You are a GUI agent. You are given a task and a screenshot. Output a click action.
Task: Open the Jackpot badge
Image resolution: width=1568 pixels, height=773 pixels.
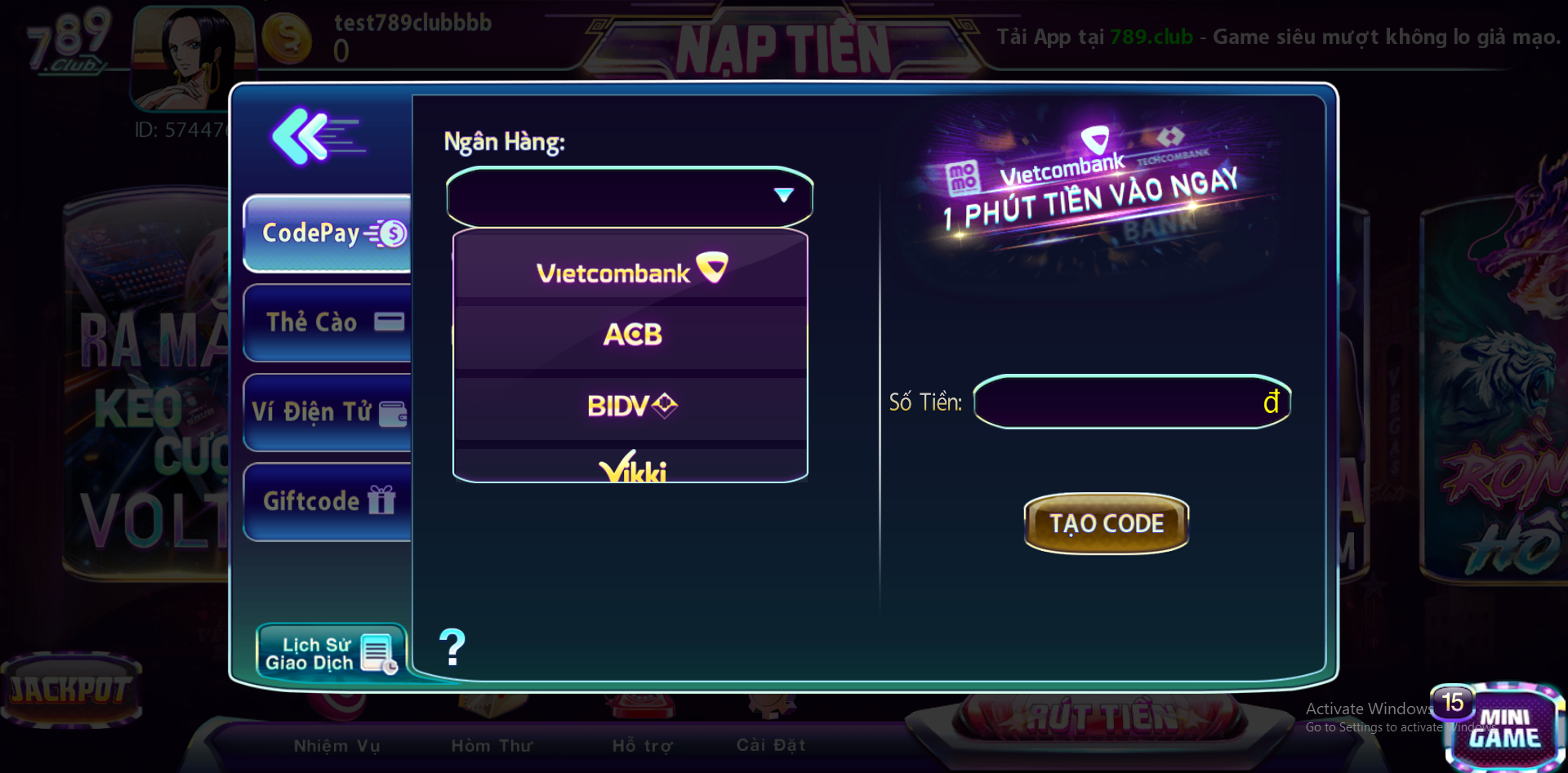71,690
